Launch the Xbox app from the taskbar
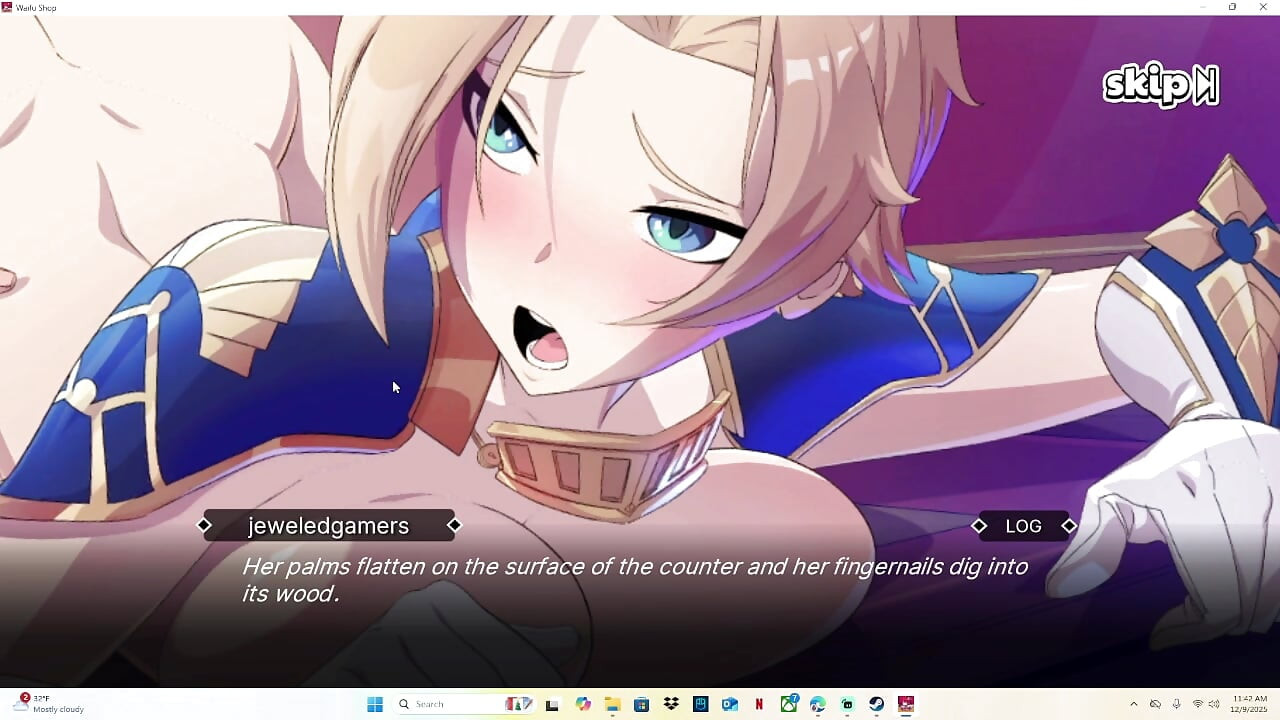Image resolution: width=1280 pixels, height=720 pixels. tap(788, 704)
